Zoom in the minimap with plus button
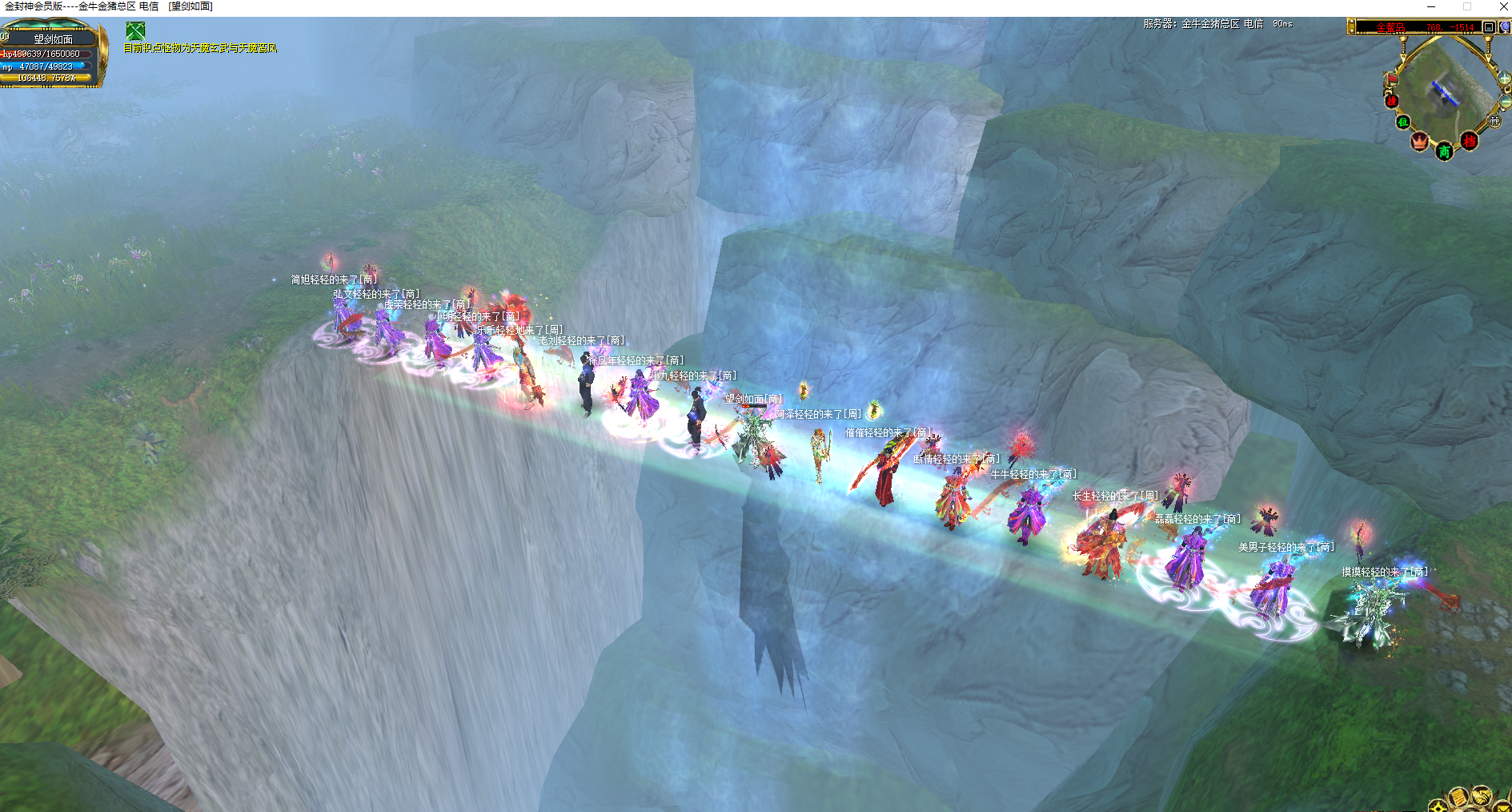 1505,78
